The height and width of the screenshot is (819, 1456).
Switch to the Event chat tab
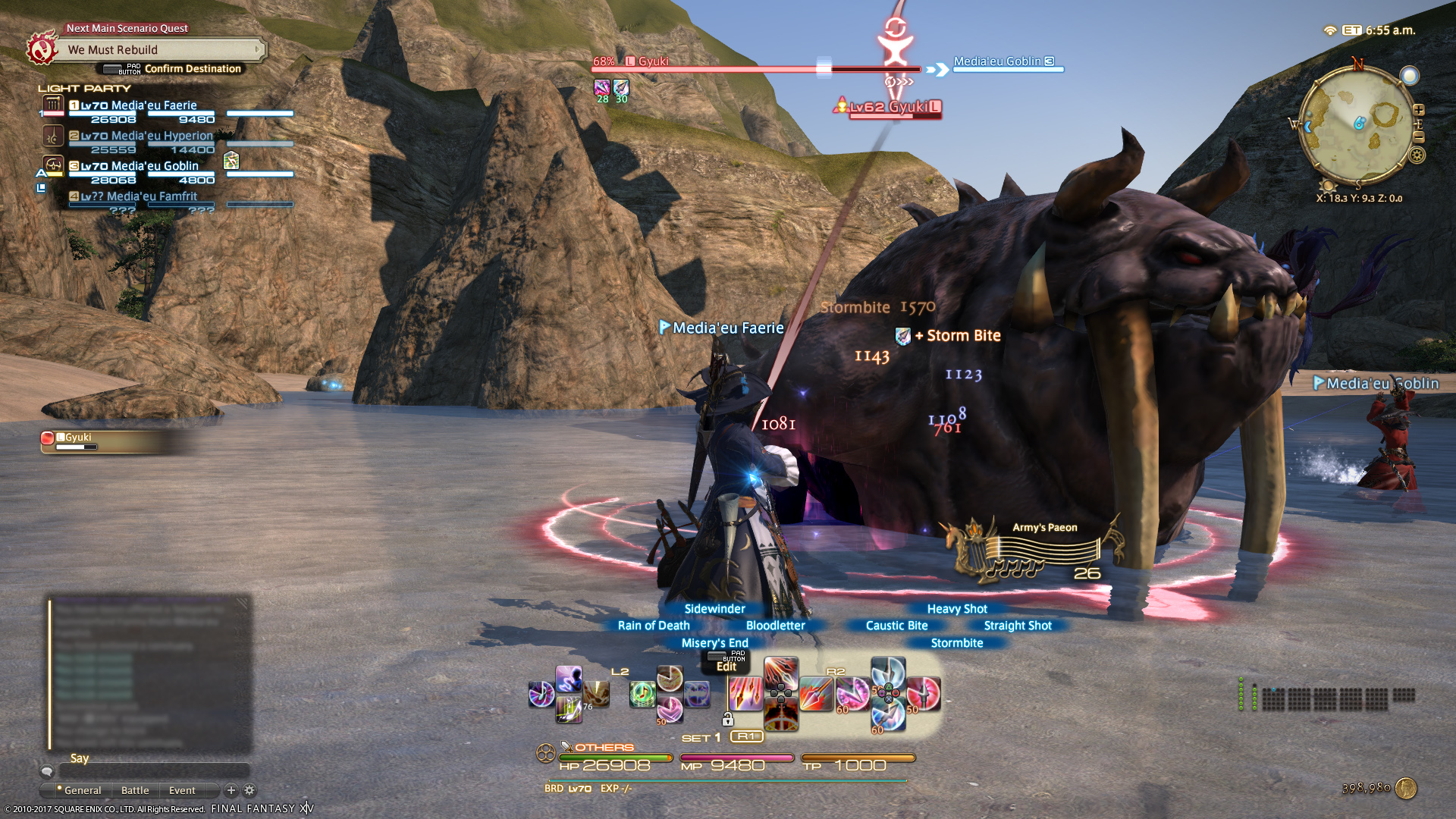tap(182, 790)
